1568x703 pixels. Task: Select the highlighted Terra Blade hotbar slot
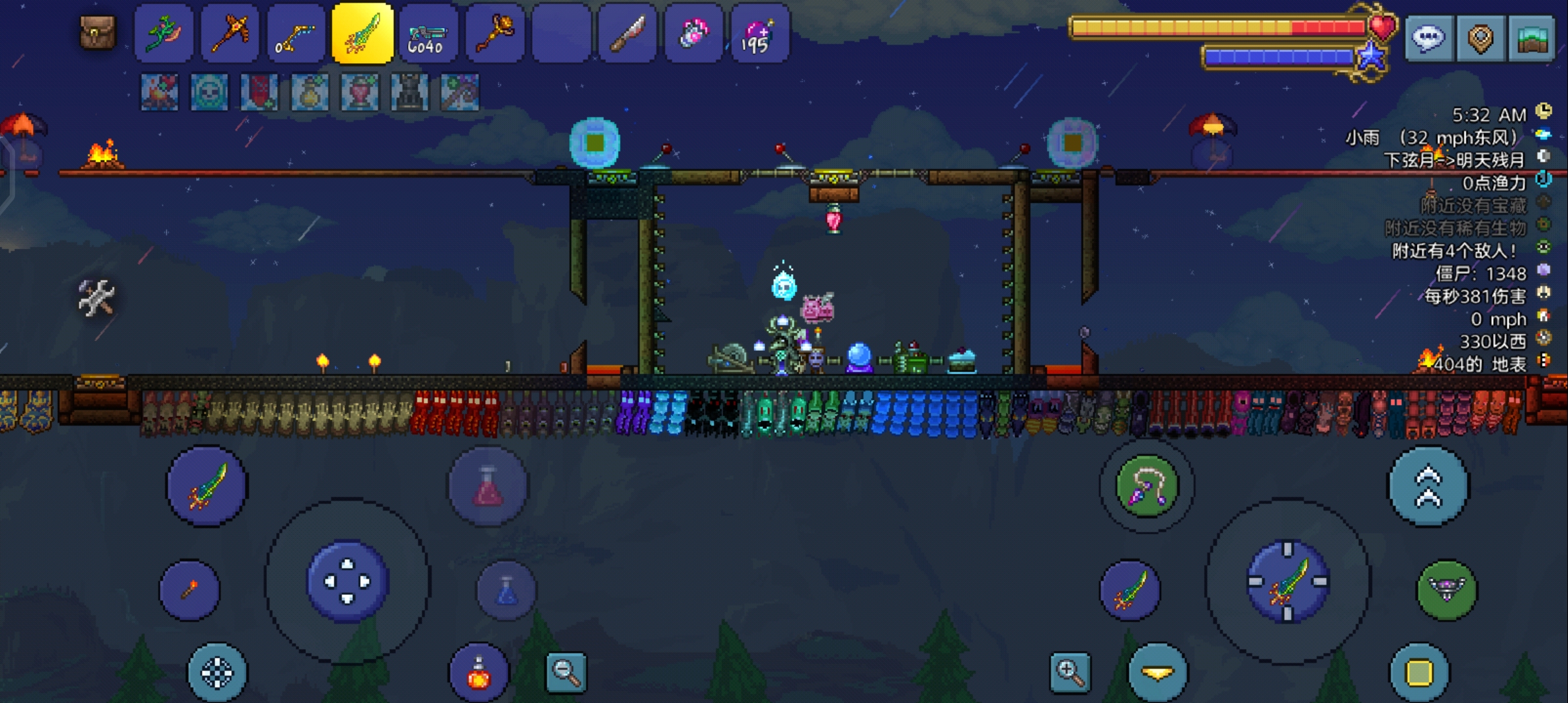point(362,34)
